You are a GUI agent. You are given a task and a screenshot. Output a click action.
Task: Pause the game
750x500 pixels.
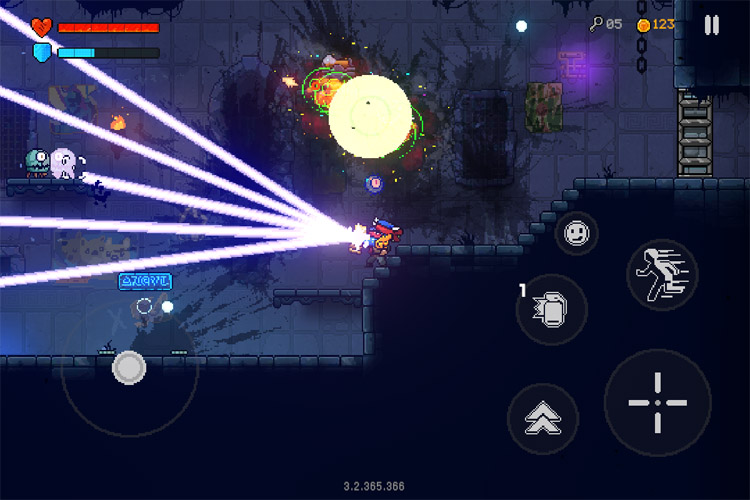[x=711, y=25]
